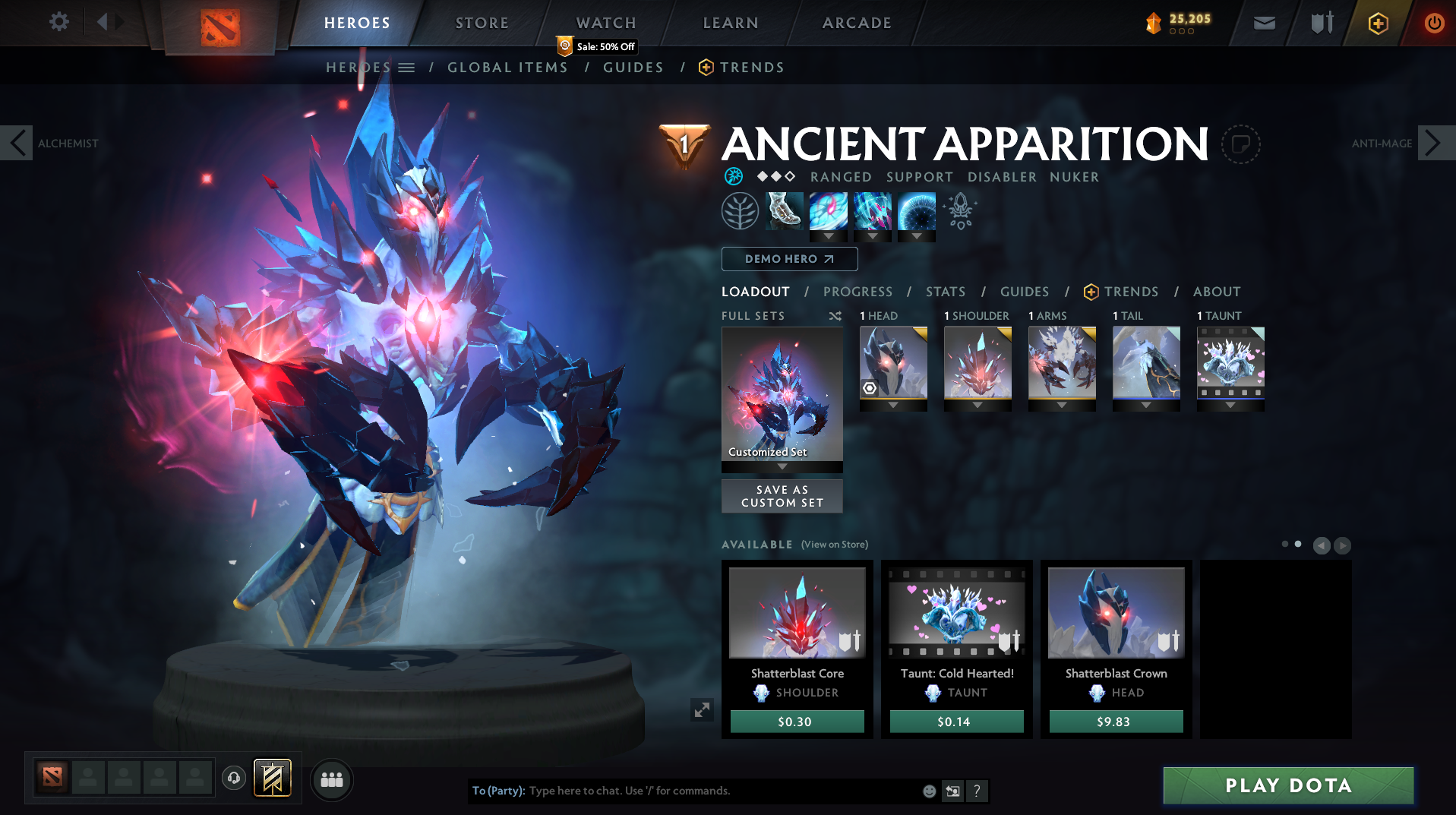Open the WATCH menu in the top bar
The height and width of the screenshot is (815, 1456).
click(x=605, y=22)
